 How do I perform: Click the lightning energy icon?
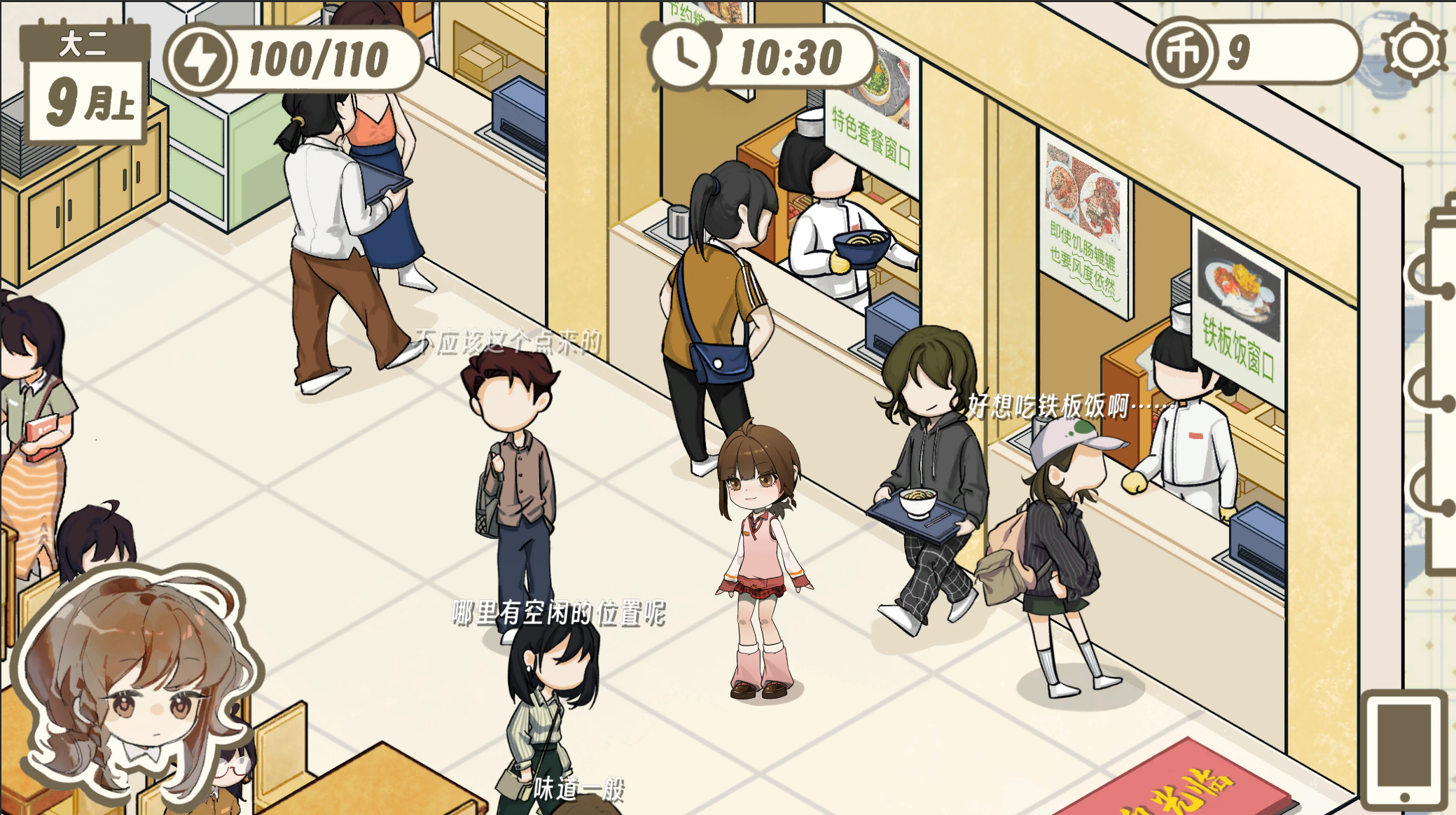(202, 59)
